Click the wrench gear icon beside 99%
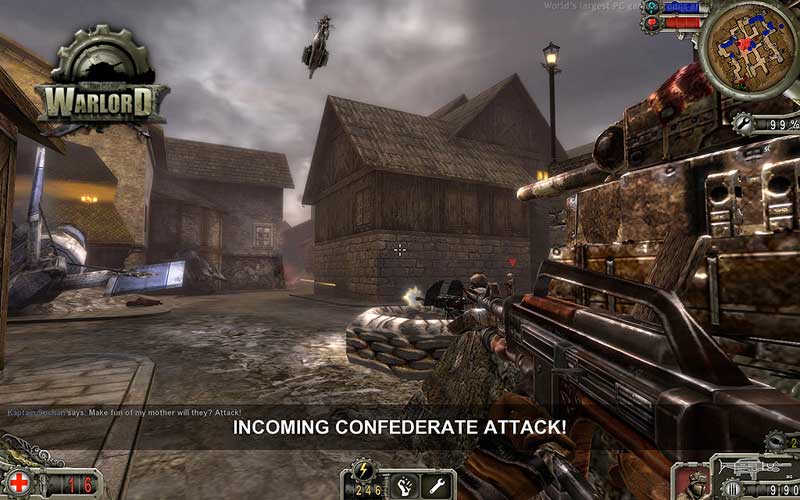 tap(743, 123)
